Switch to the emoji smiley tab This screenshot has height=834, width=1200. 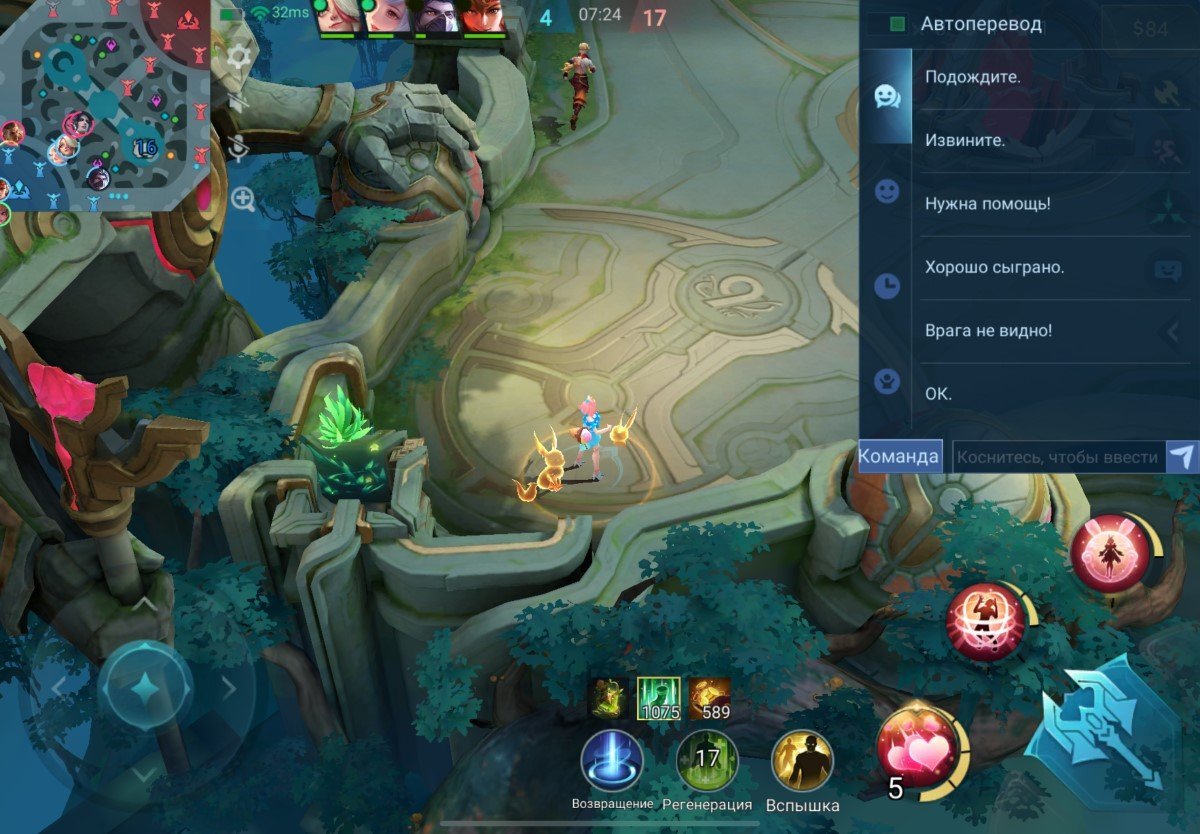(886, 191)
